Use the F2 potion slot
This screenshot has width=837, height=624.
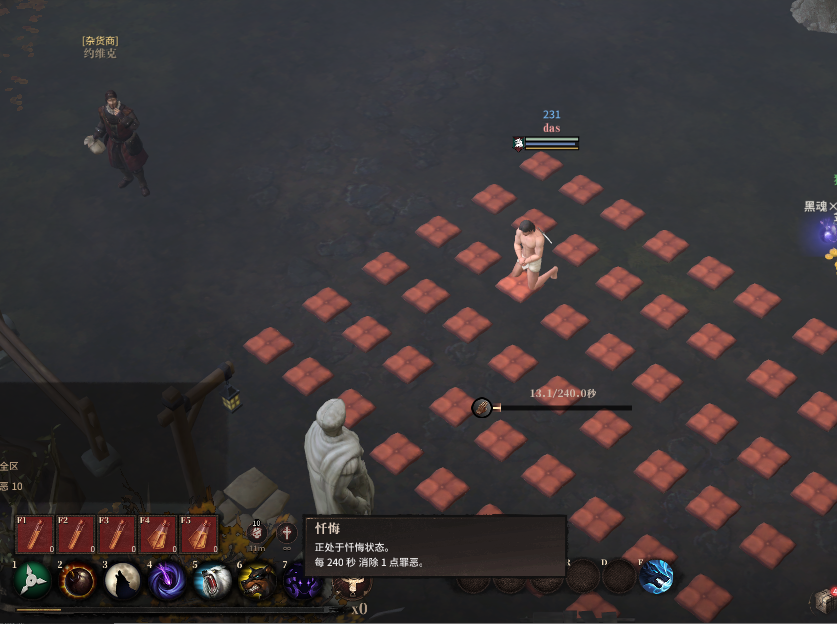[x=76, y=534]
